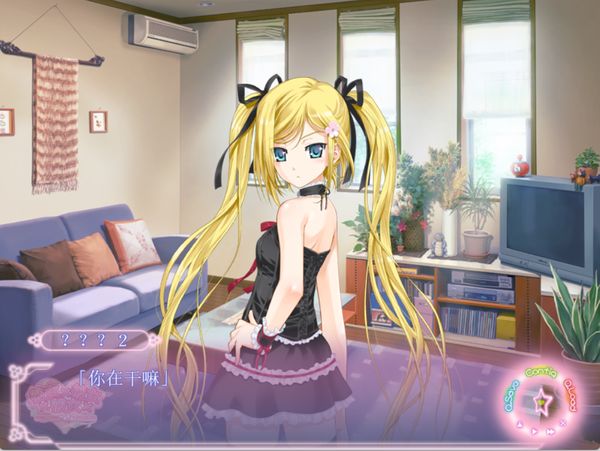This screenshot has width=600, height=451.
Task: Click the star icon in the ring menu
Action: tap(542, 404)
